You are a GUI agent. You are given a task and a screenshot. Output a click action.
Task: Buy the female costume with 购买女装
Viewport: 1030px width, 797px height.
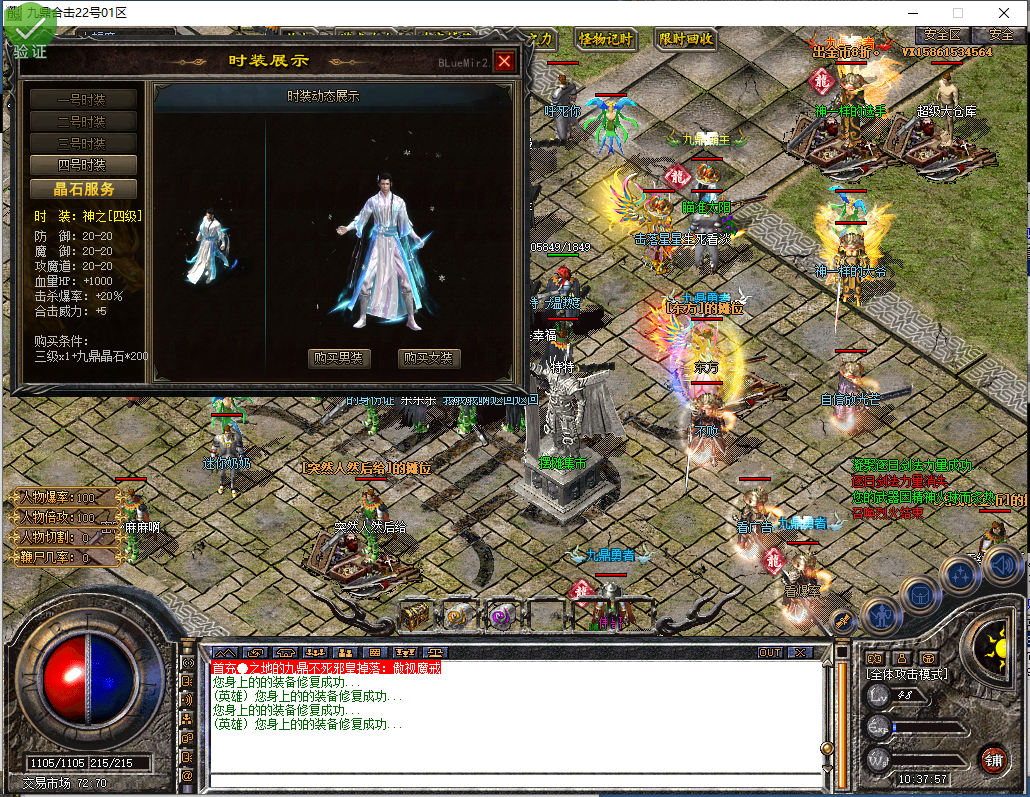(430, 358)
